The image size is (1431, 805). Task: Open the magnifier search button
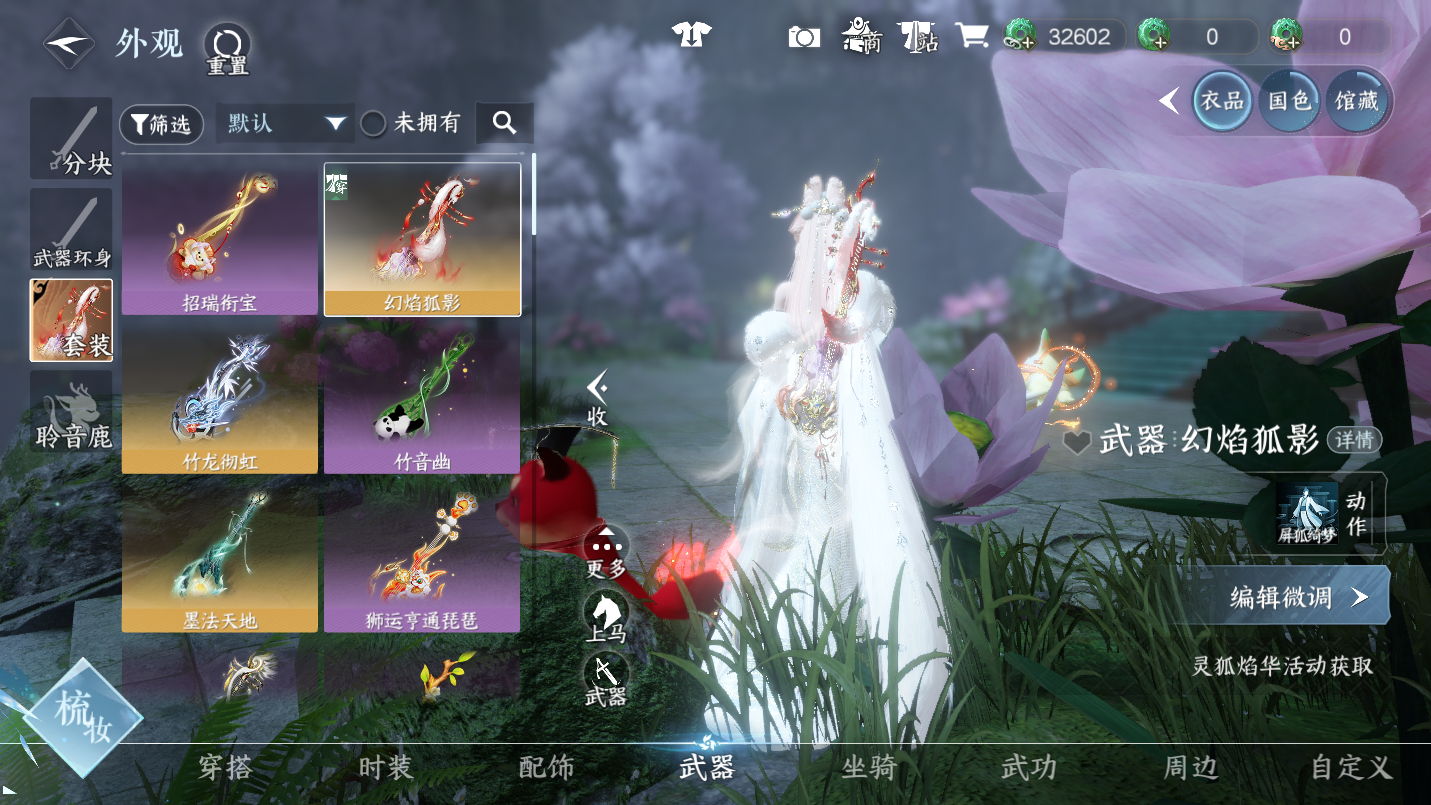click(x=504, y=123)
